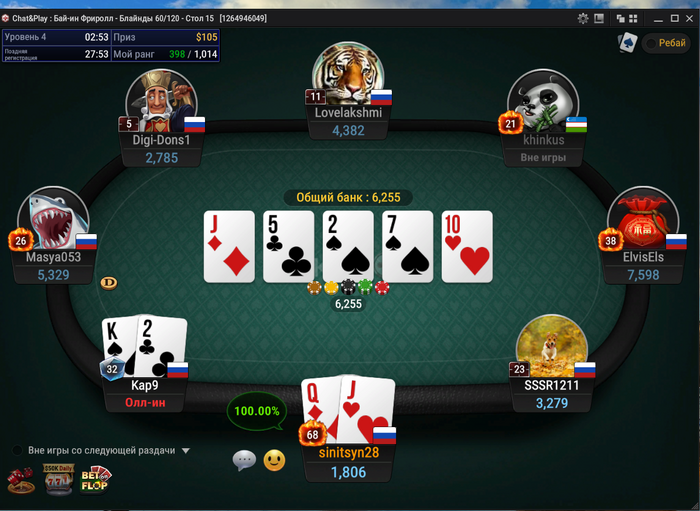Select khinkus's panda avatar
700x511 pixels.
click(x=543, y=102)
